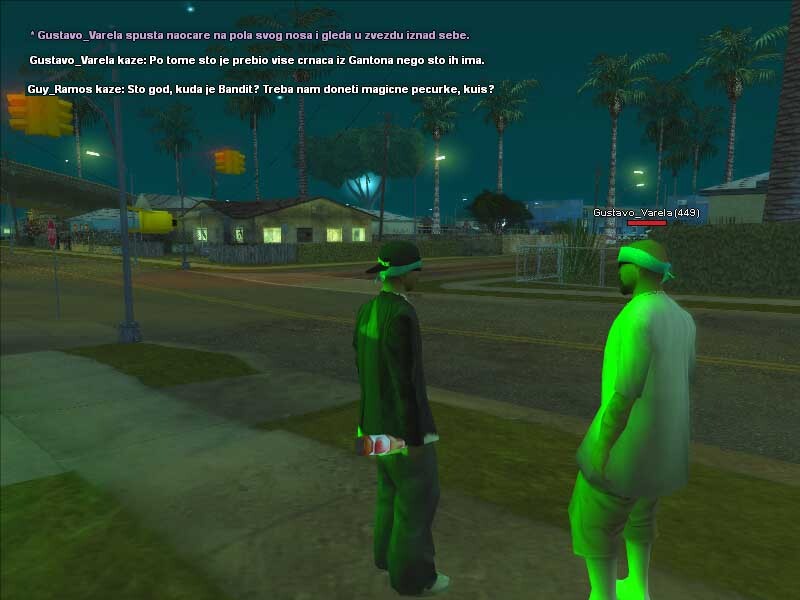Click the Gustavo_Varela (449) player nametag
Screen dimensions: 800x600
point(645,213)
